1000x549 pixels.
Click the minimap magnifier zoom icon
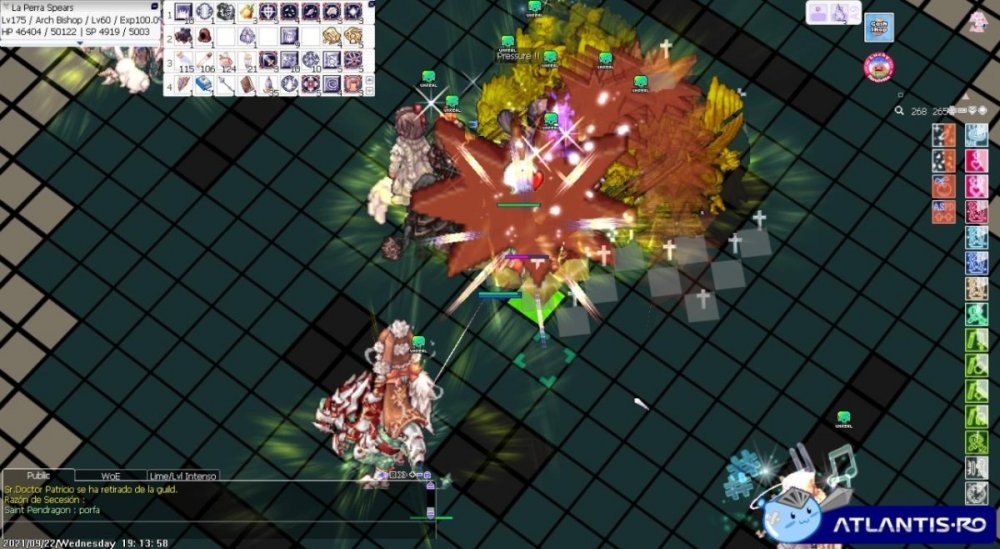coord(900,112)
